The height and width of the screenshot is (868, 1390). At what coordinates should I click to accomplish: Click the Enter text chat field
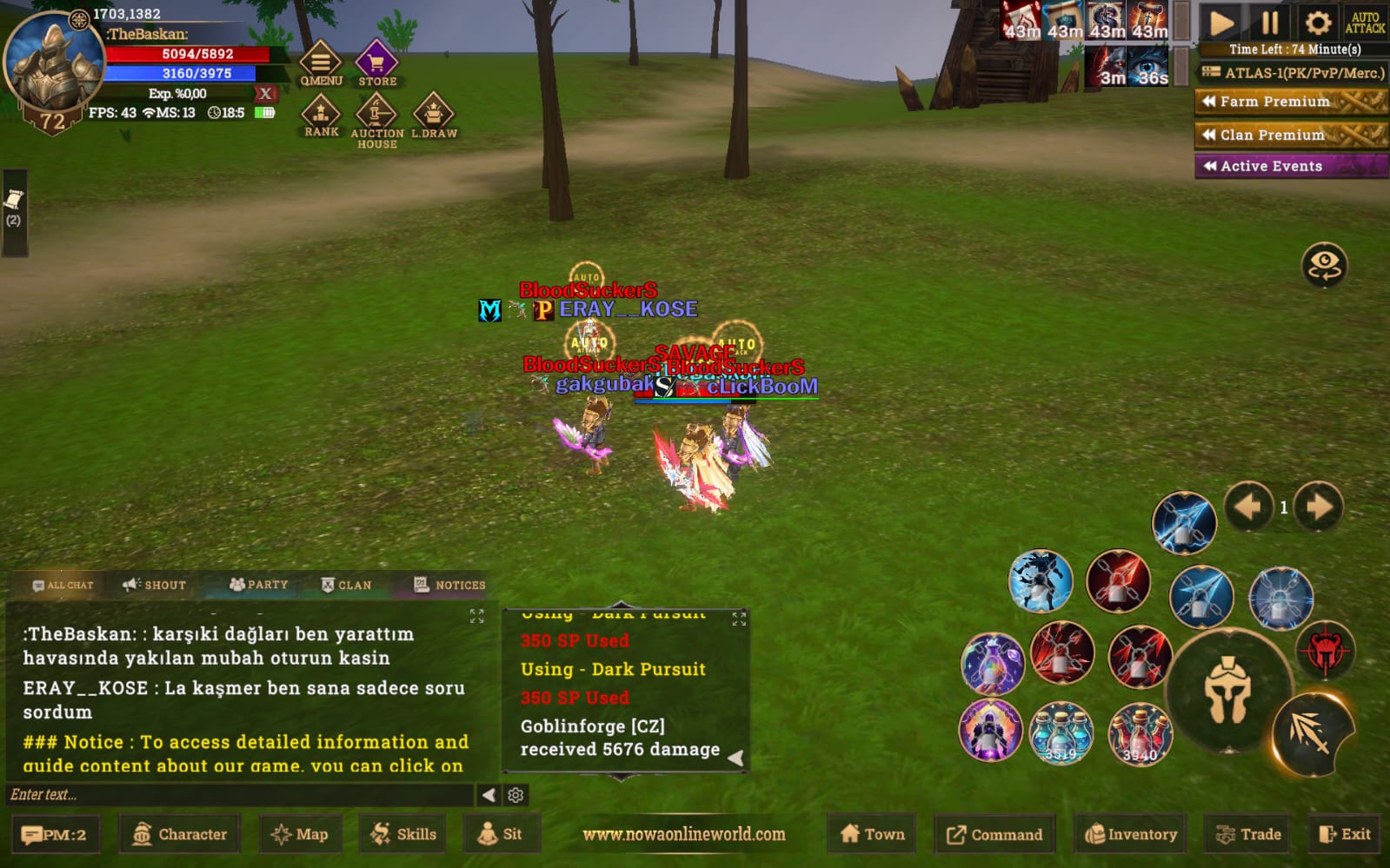pos(239,794)
